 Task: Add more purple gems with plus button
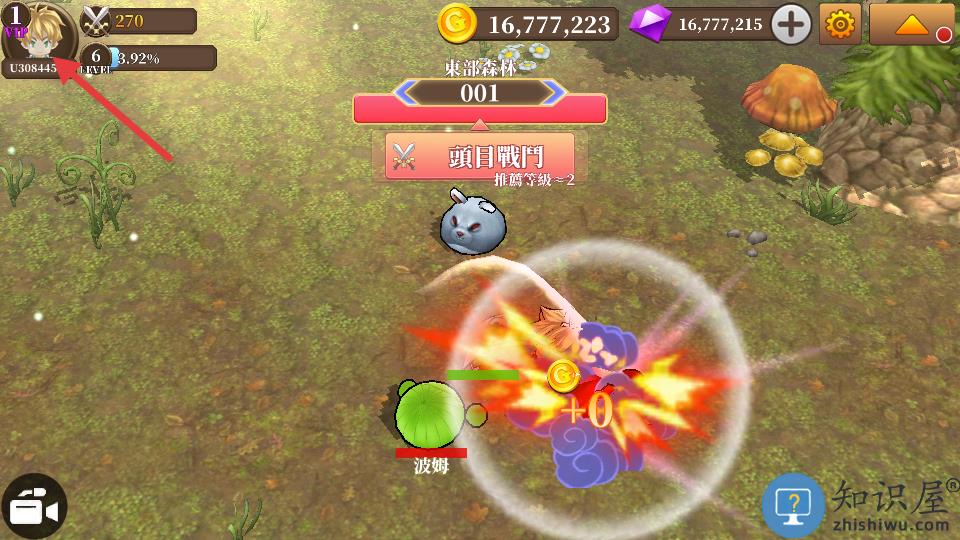[x=791, y=24]
